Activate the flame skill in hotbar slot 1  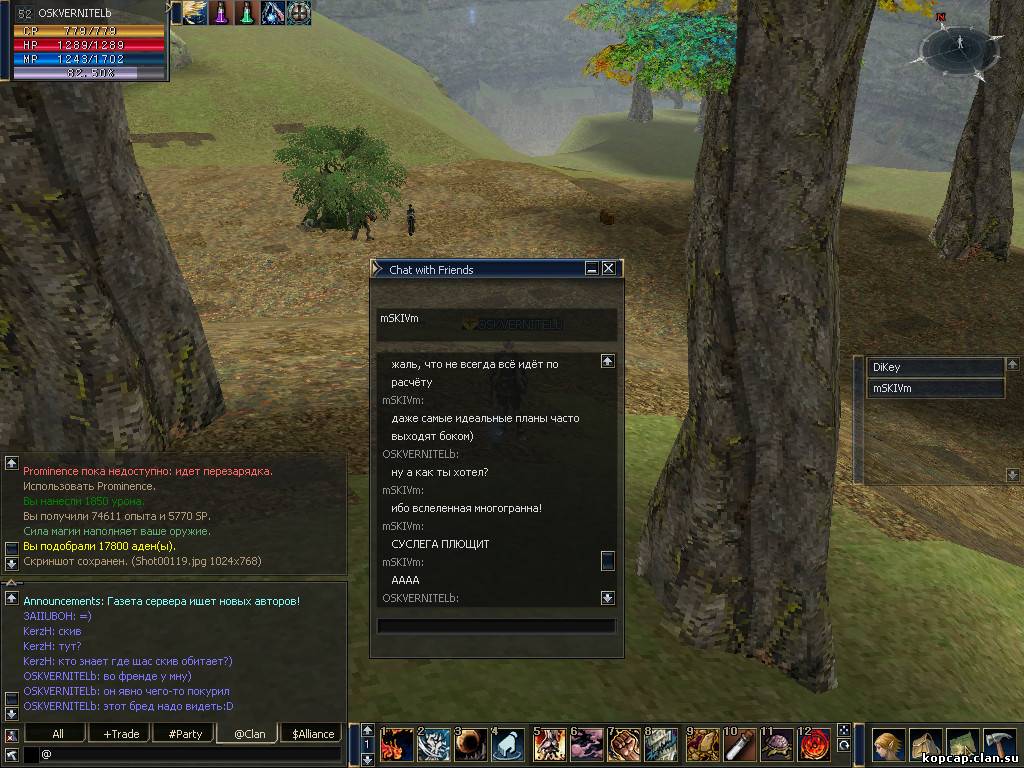click(397, 745)
